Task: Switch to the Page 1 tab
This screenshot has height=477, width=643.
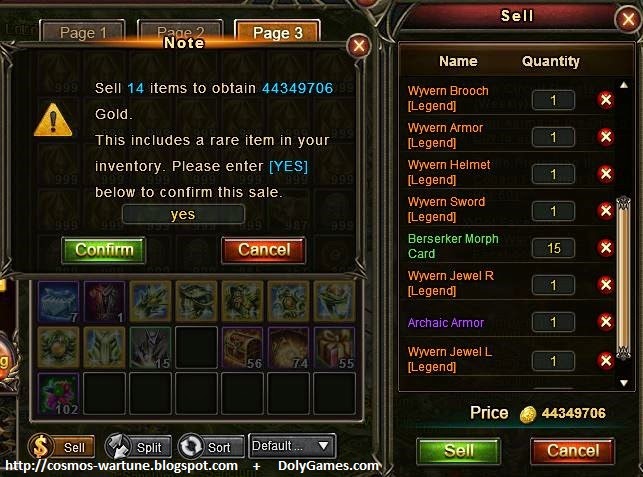Action: tap(84, 33)
